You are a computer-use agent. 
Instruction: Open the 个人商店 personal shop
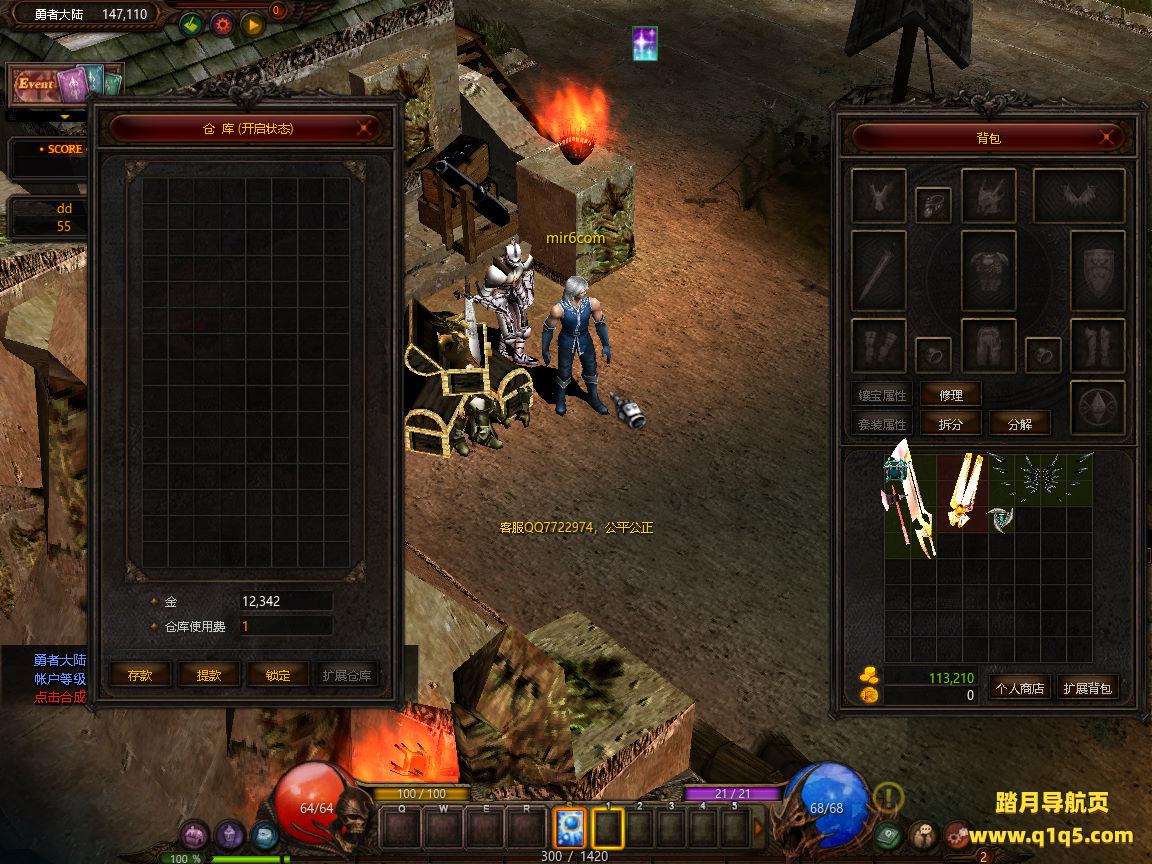coord(1019,688)
